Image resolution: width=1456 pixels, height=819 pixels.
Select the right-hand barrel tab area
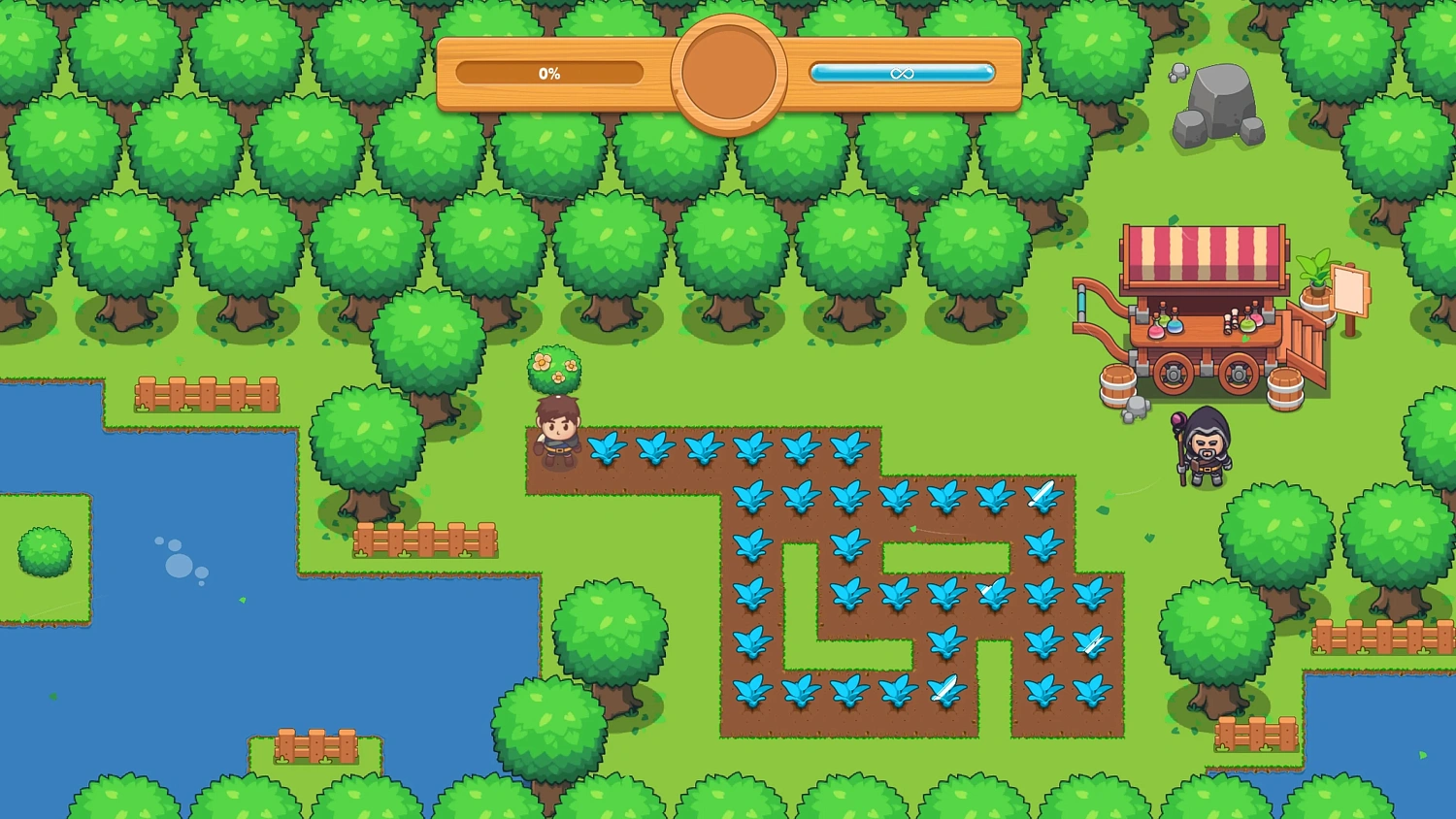click(1286, 386)
